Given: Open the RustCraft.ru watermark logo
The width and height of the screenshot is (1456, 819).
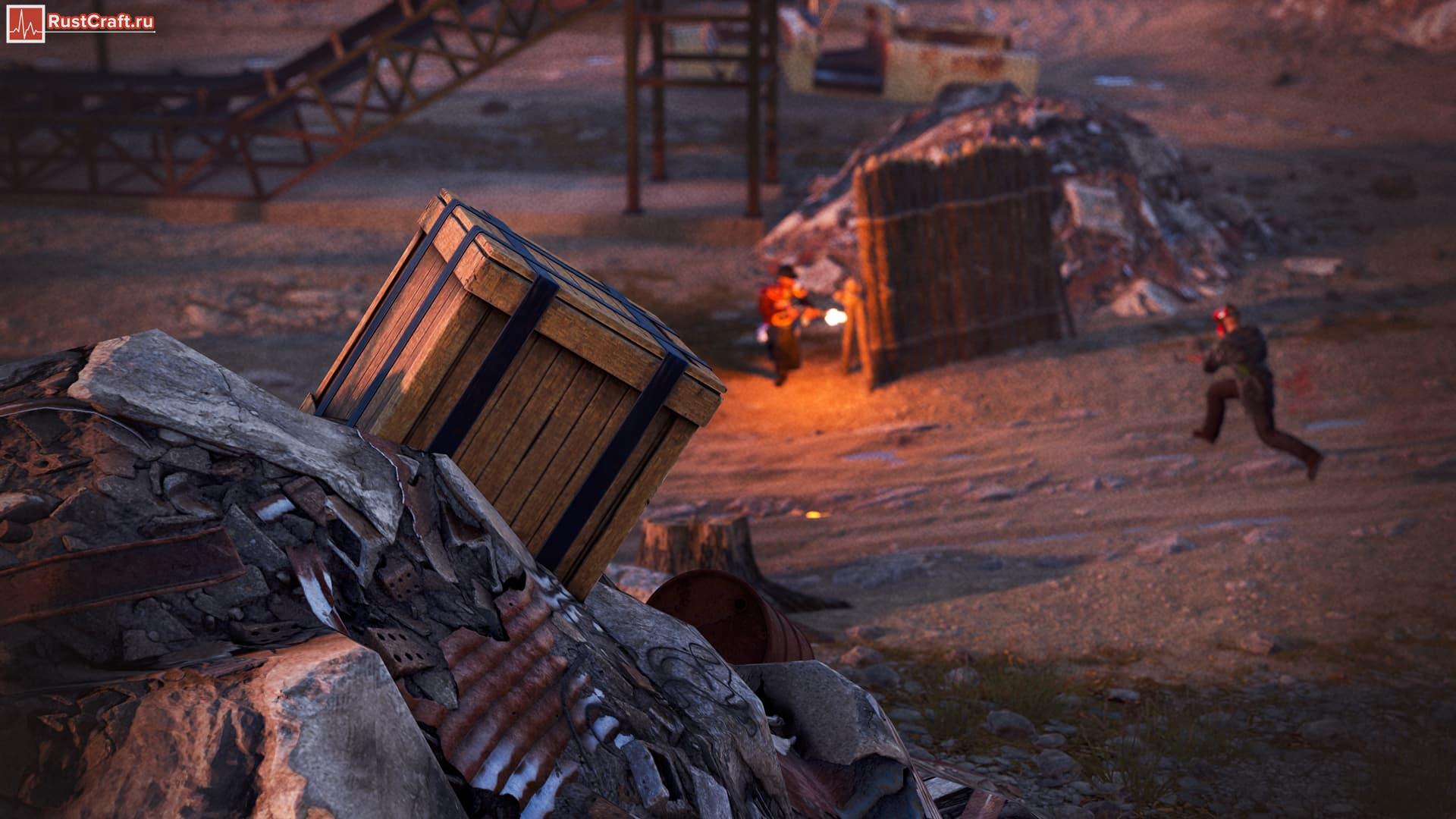Looking at the screenshot, I should [81, 23].
